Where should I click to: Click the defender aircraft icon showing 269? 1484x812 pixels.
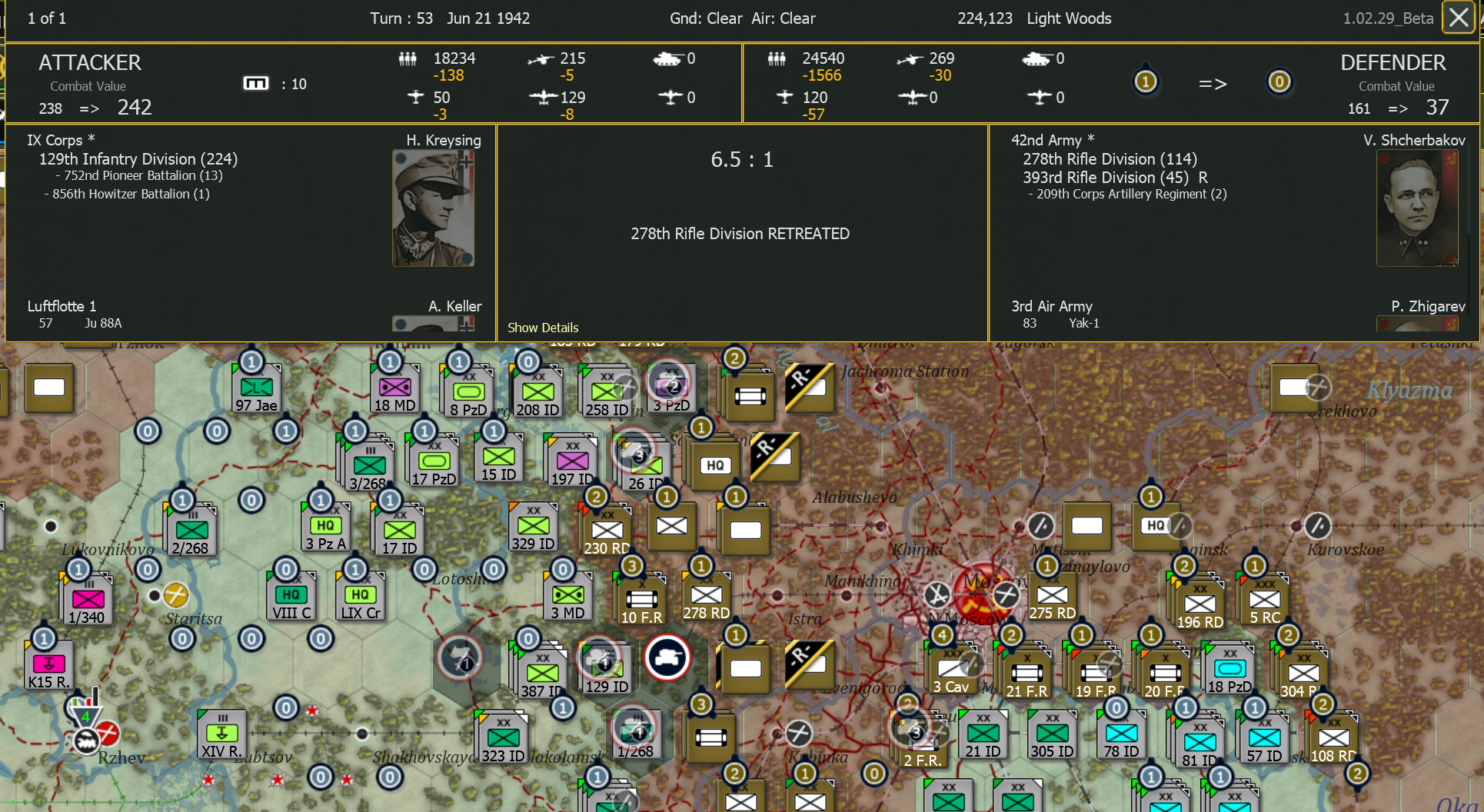(x=912, y=58)
